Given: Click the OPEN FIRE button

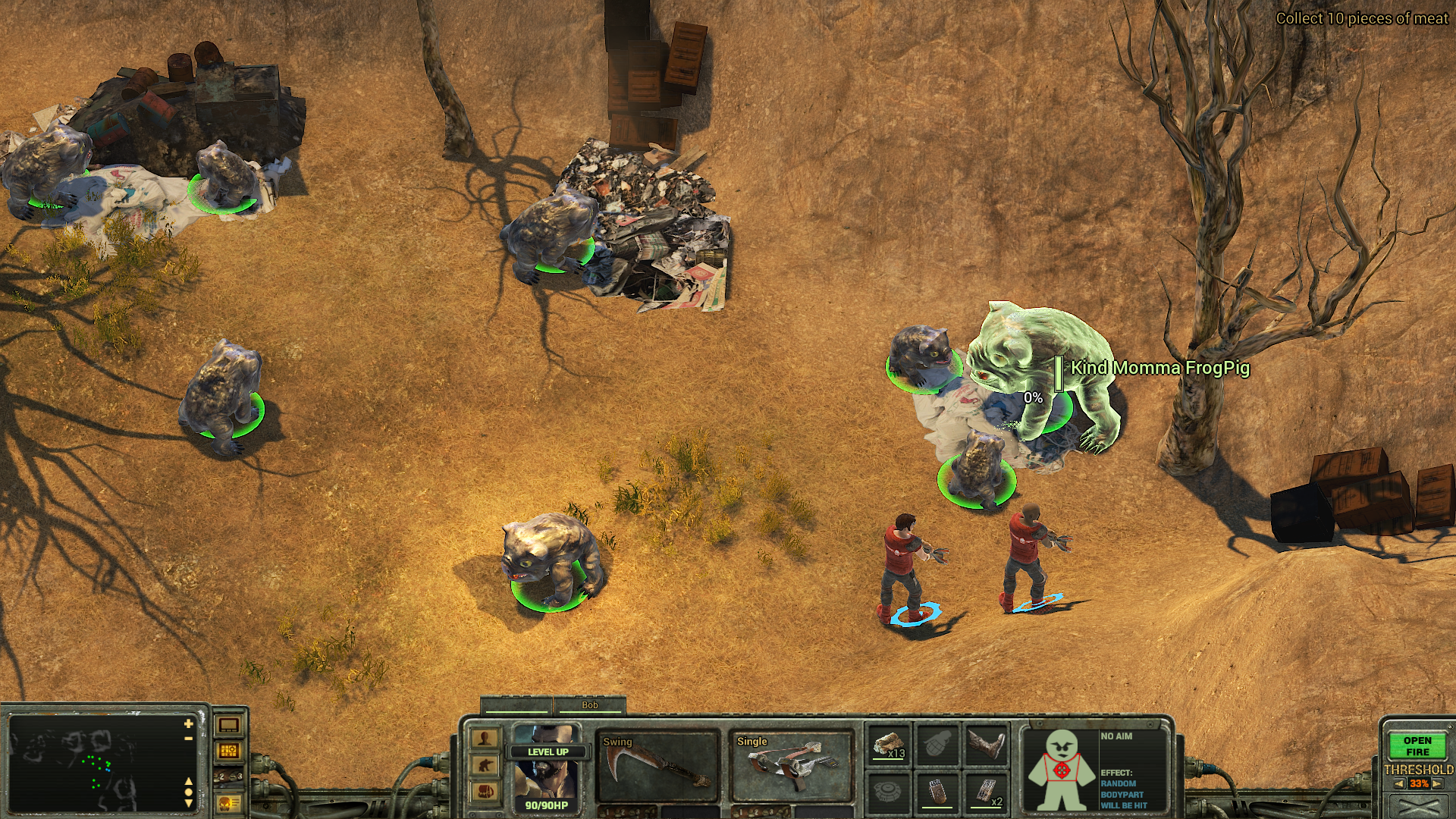Looking at the screenshot, I should pyautogui.click(x=1417, y=745).
